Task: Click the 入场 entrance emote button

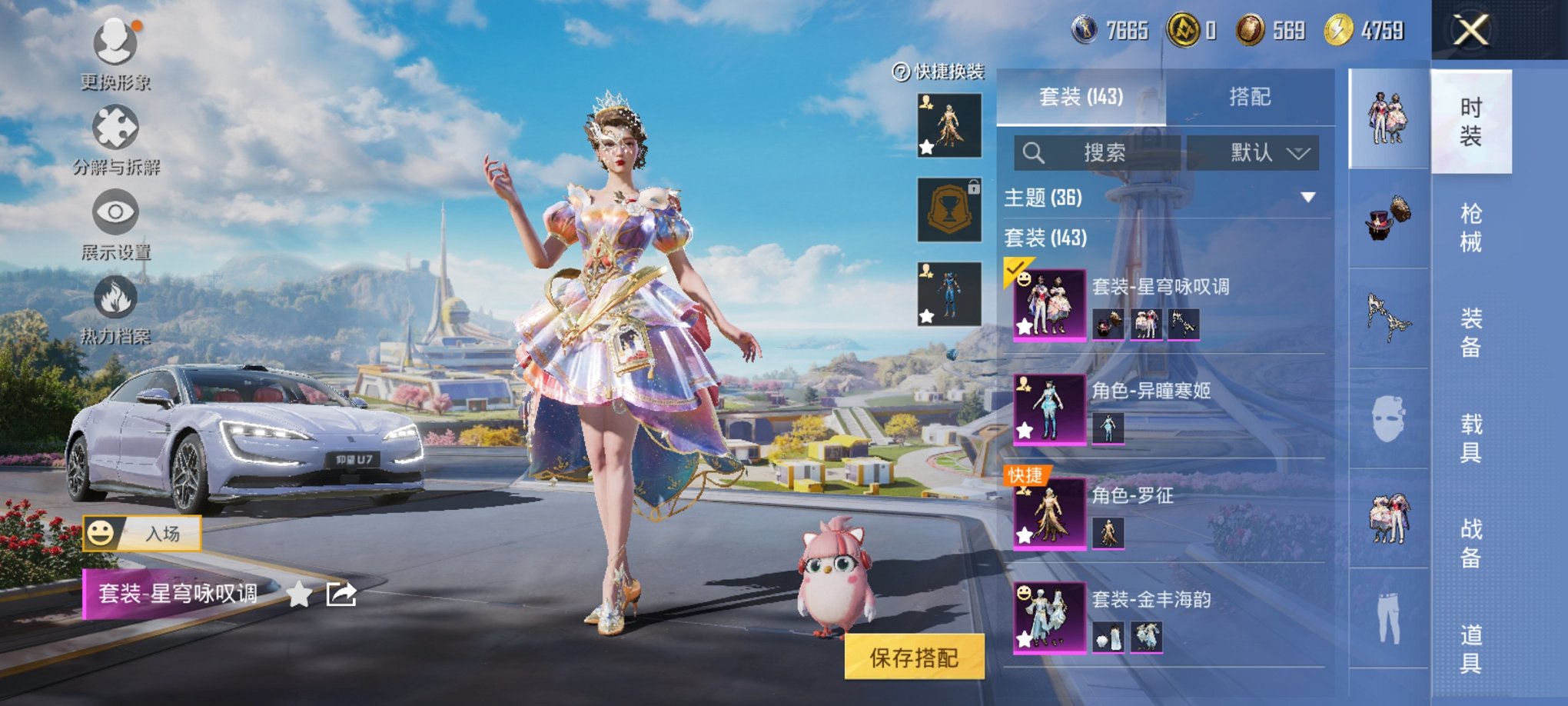Action: click(143, 533)
